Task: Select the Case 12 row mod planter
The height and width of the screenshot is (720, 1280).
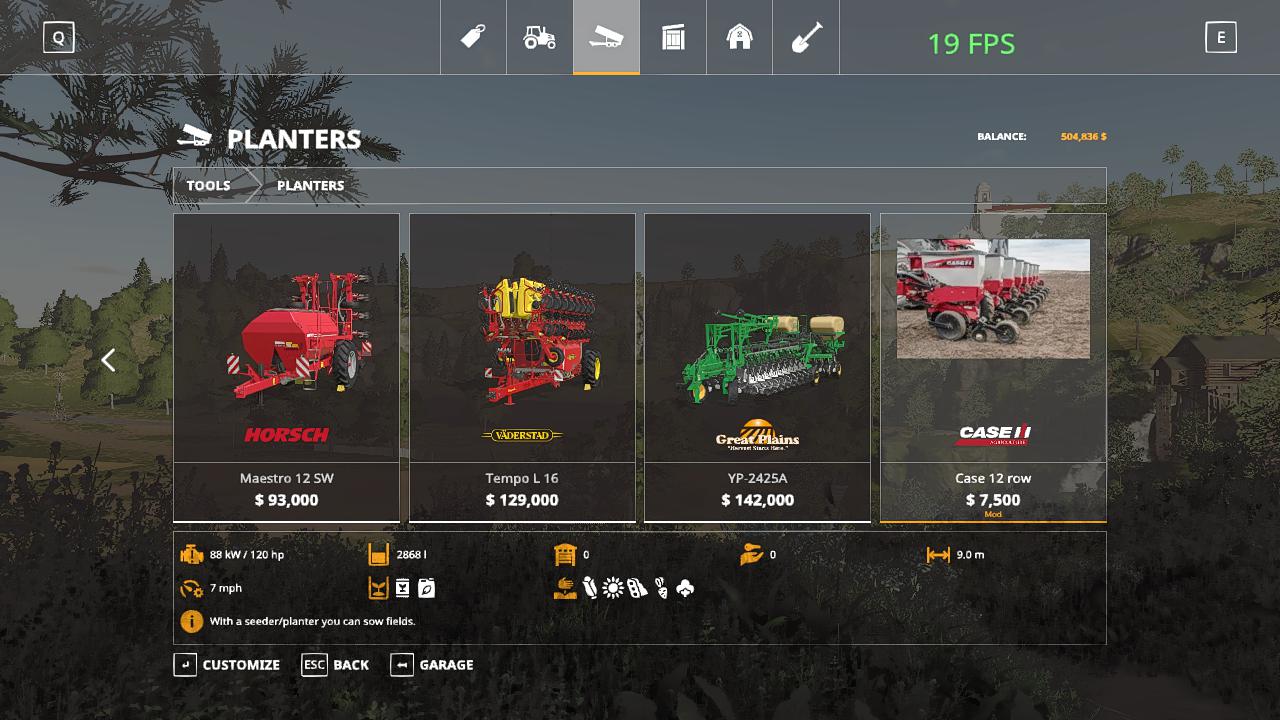Action: [993, 367]
